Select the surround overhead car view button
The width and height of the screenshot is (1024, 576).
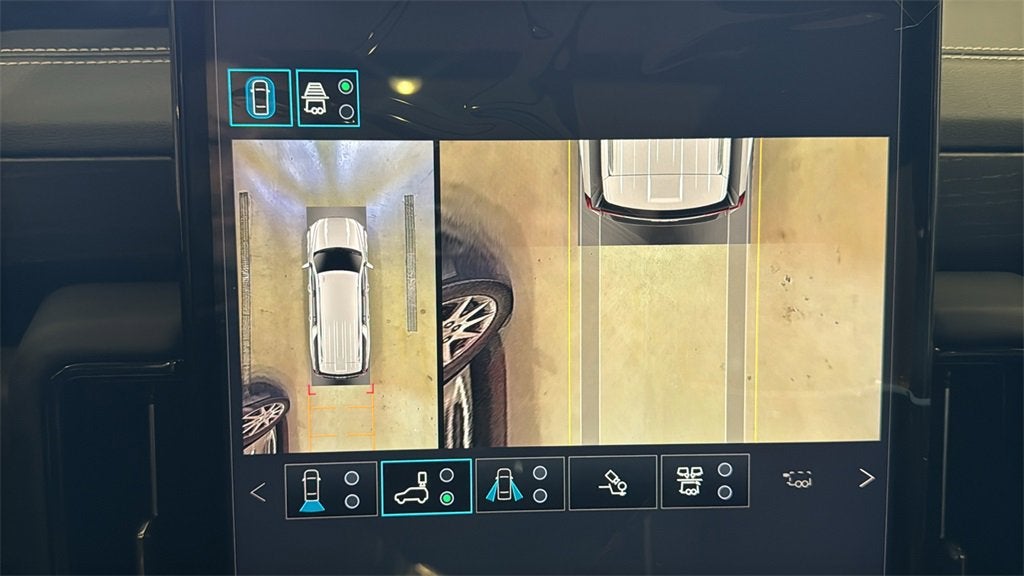260,98
